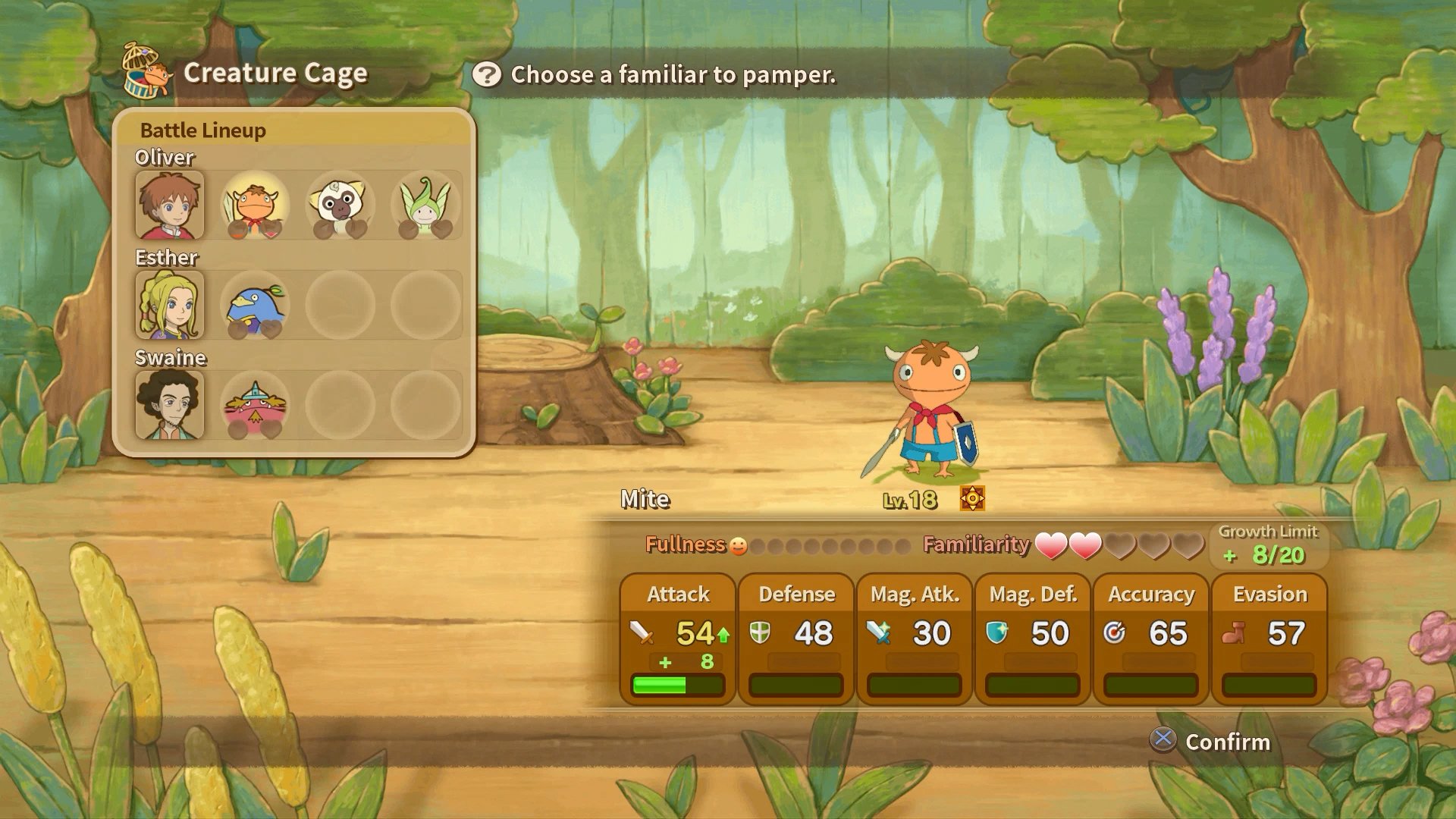This screenshot has height=819, width=1456.
Task: Select the Mag. Def. stat panel
Action: [1033, 639]
